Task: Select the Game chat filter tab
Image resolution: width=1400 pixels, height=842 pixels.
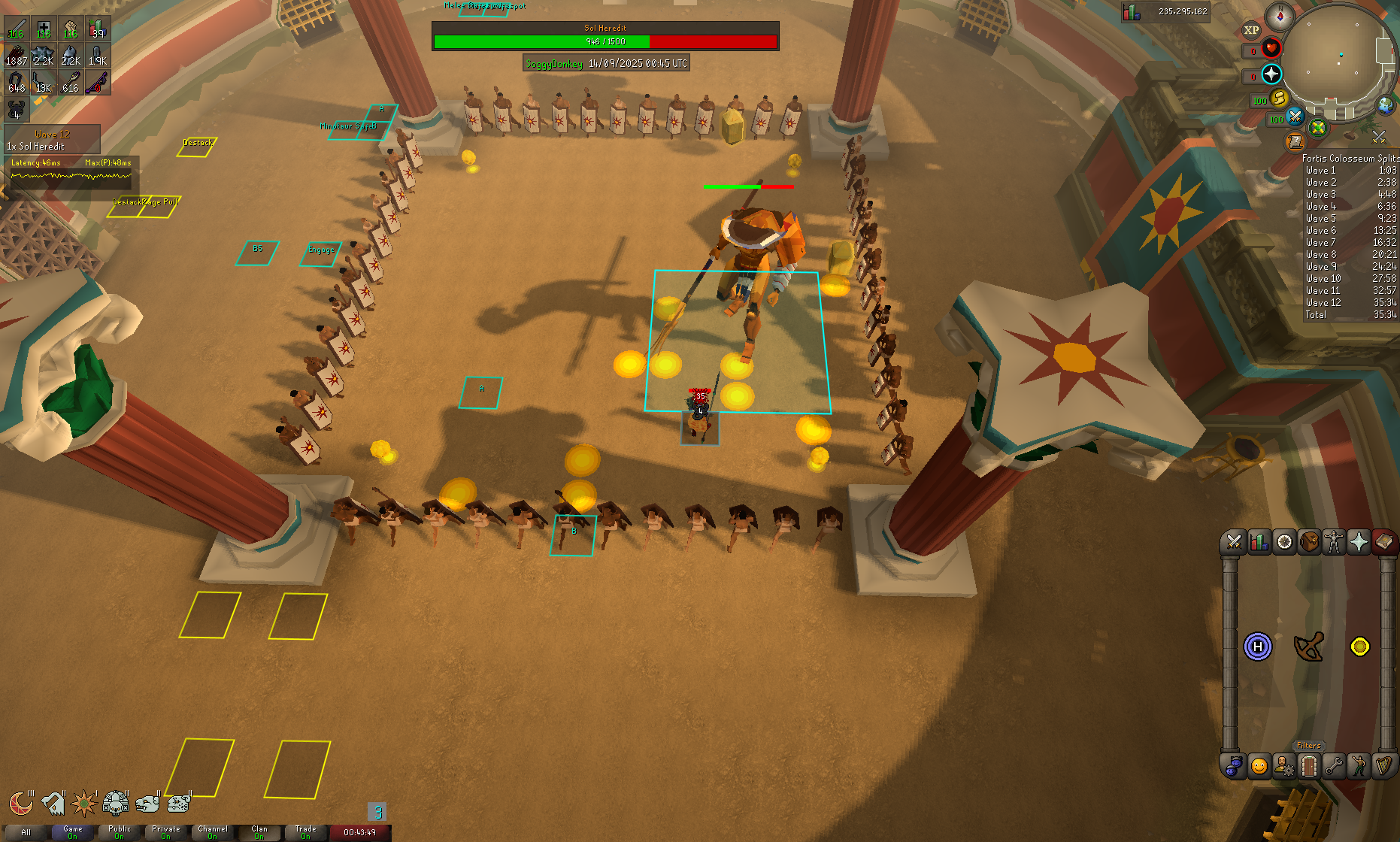Action: pos(73,832)
